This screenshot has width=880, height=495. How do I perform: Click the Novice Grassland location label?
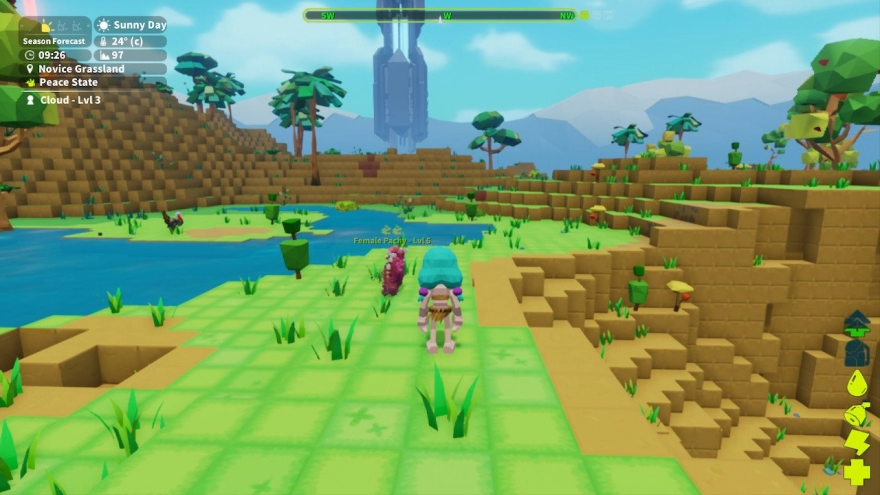tap(81, 69)
